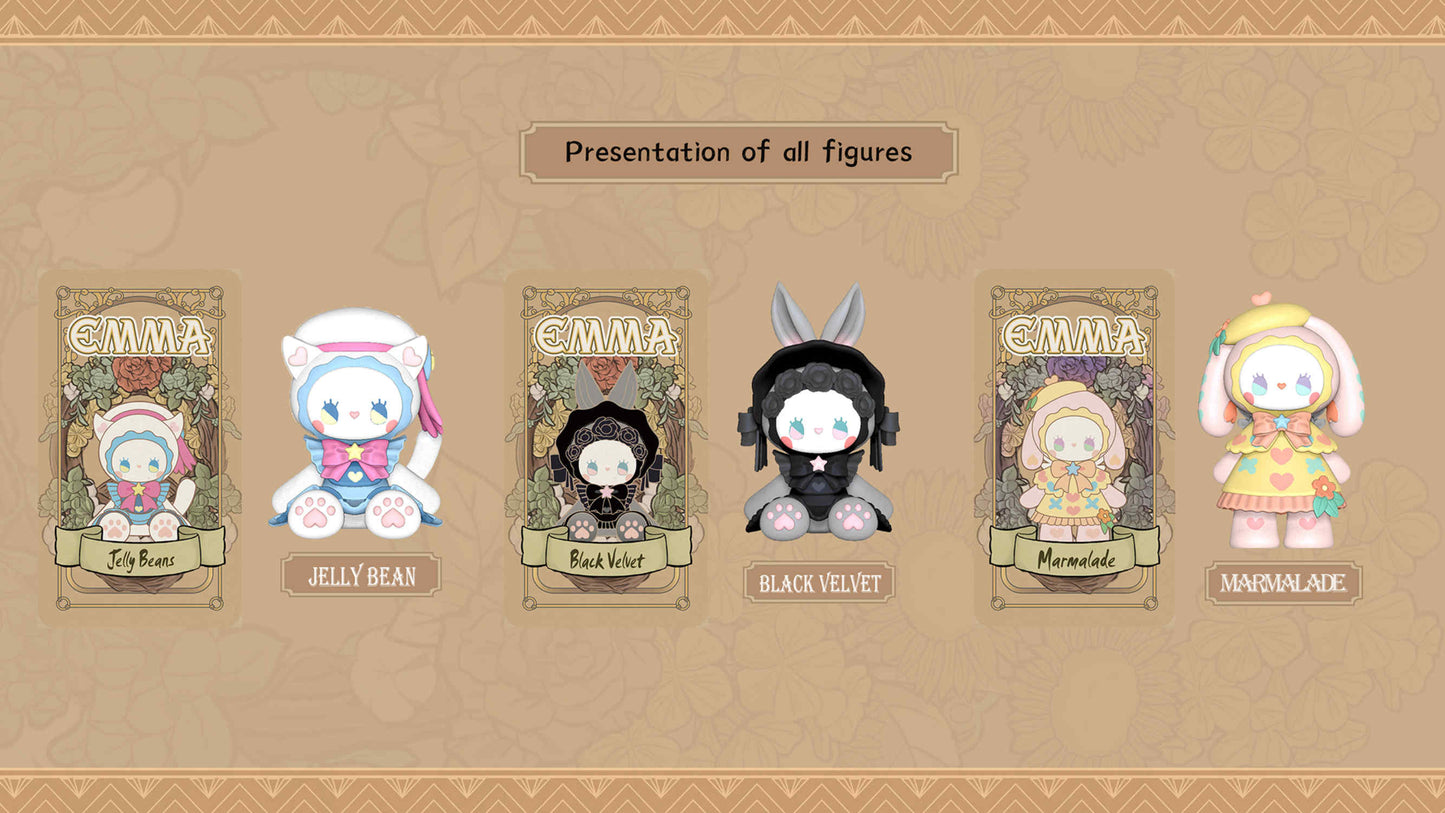Select the Jelly Beans Emma card

140,447
